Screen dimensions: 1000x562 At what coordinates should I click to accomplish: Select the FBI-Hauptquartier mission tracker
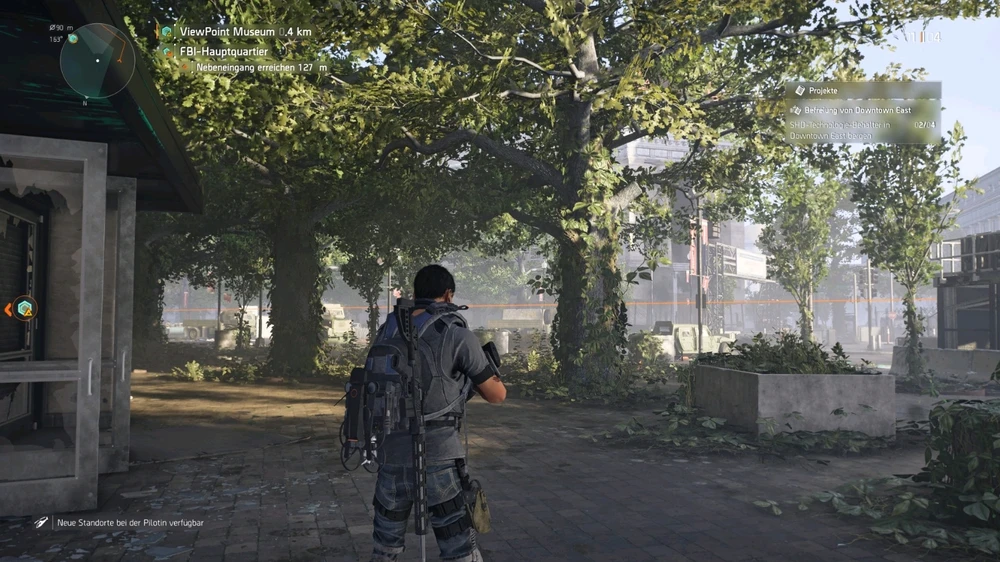(223, 50)
